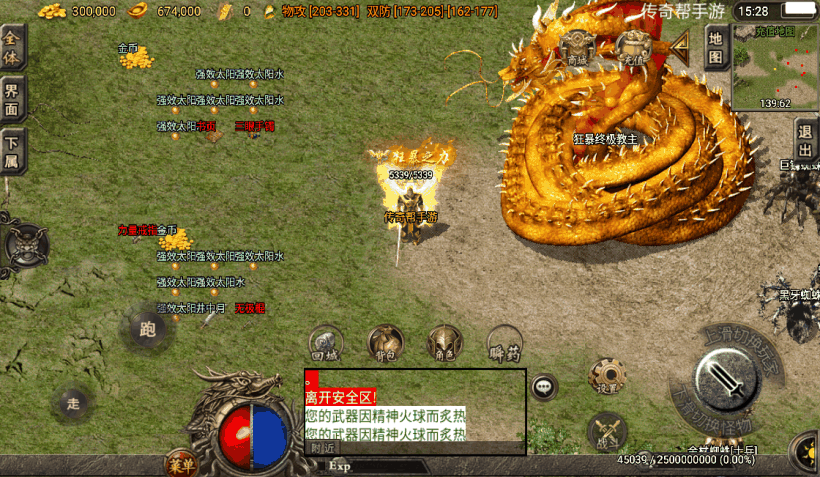Use the 瞬药 instant potion button
The image size is (820, 477).
[x=504, y=342]
